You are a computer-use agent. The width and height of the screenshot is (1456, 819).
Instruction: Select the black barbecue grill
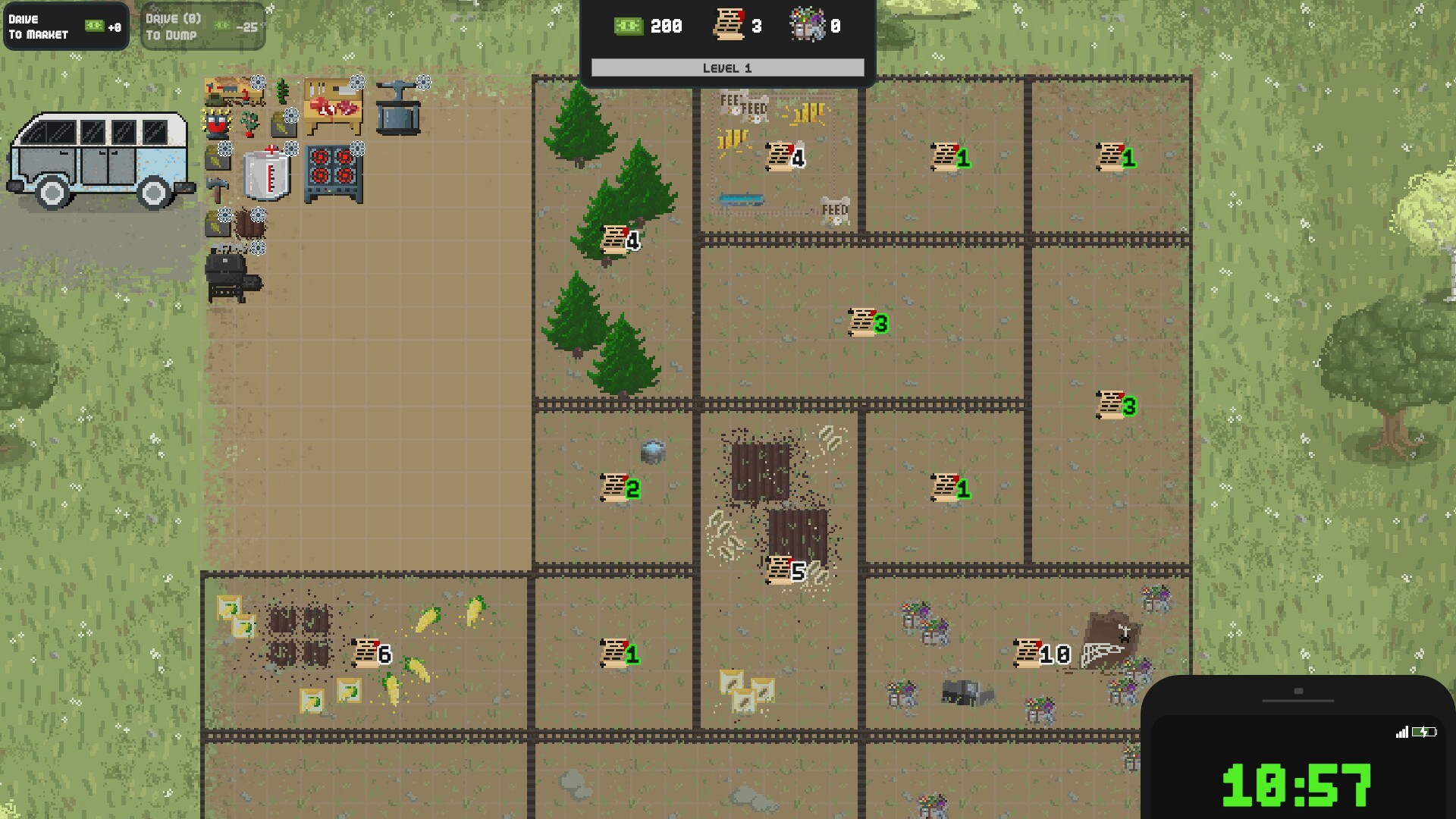coord(231,278)
